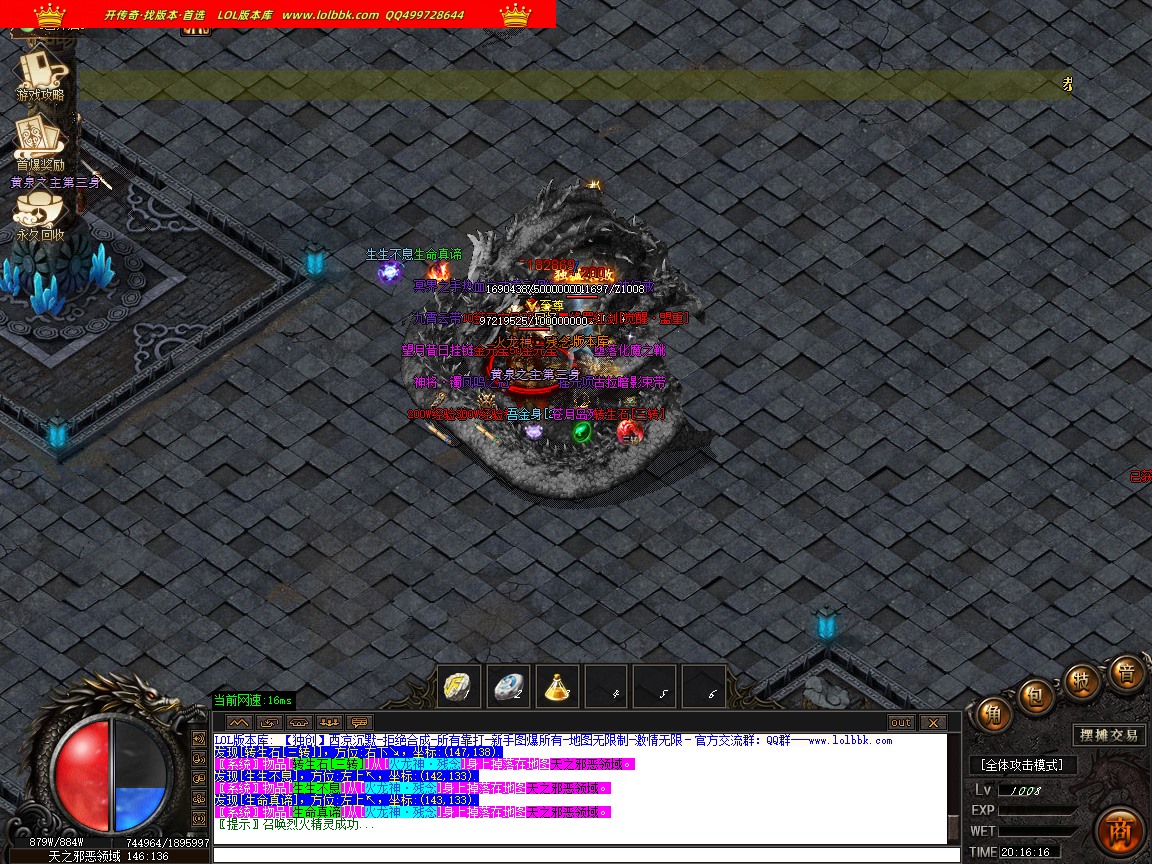1152x864 pixels.
Task: Open the 摆摊交易 stall trading panel
Action: pos(1109,735)
